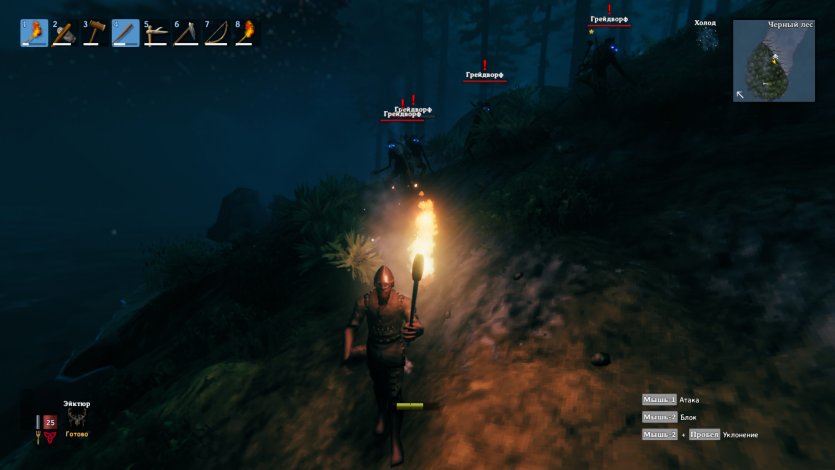Click the Cold status effect icon
The image size is (835, 470).
point(707,38)
